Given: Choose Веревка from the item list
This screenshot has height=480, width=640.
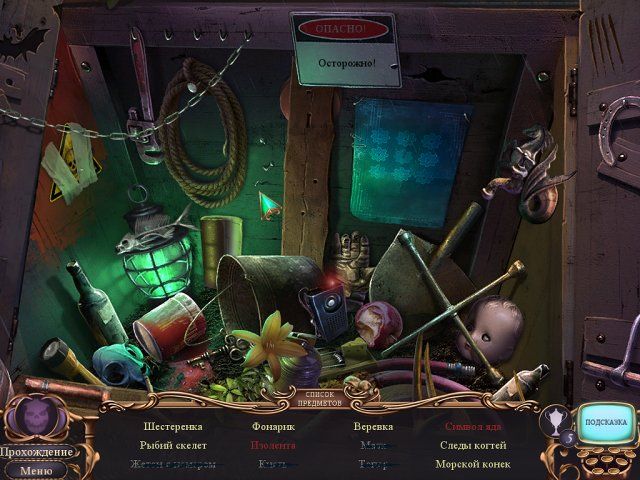Looking at the screenshot, I should pos(373,427).
